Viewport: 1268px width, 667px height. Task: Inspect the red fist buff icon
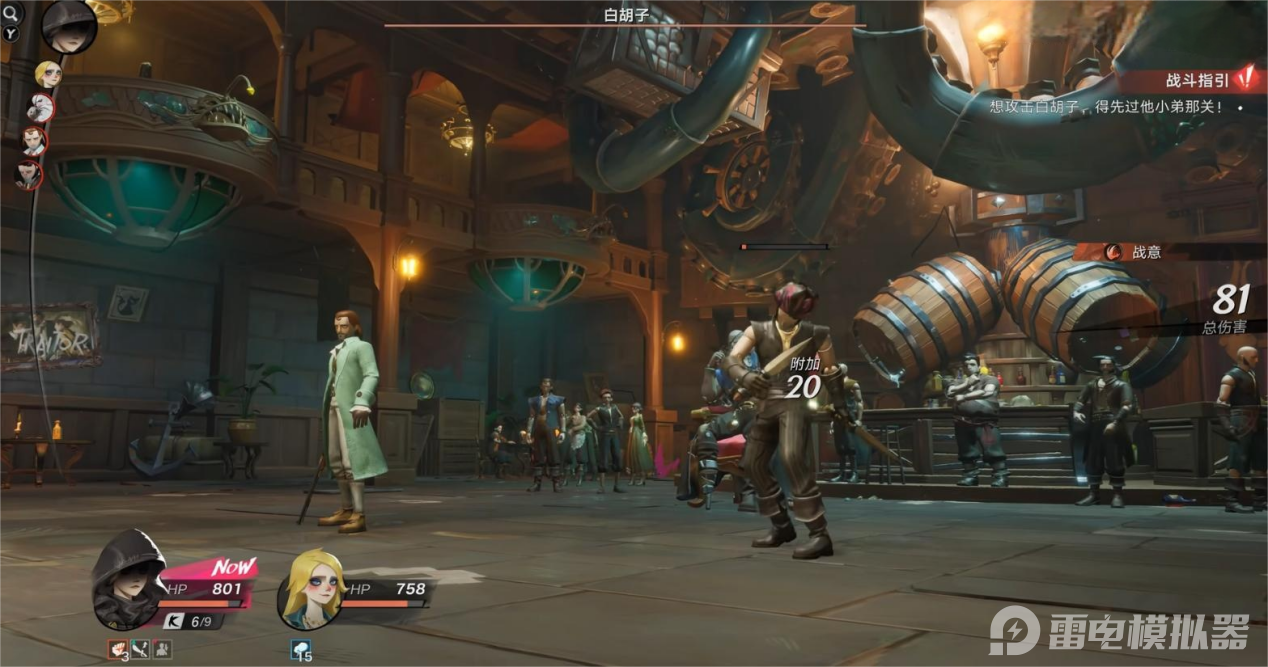tap(118, 650)
